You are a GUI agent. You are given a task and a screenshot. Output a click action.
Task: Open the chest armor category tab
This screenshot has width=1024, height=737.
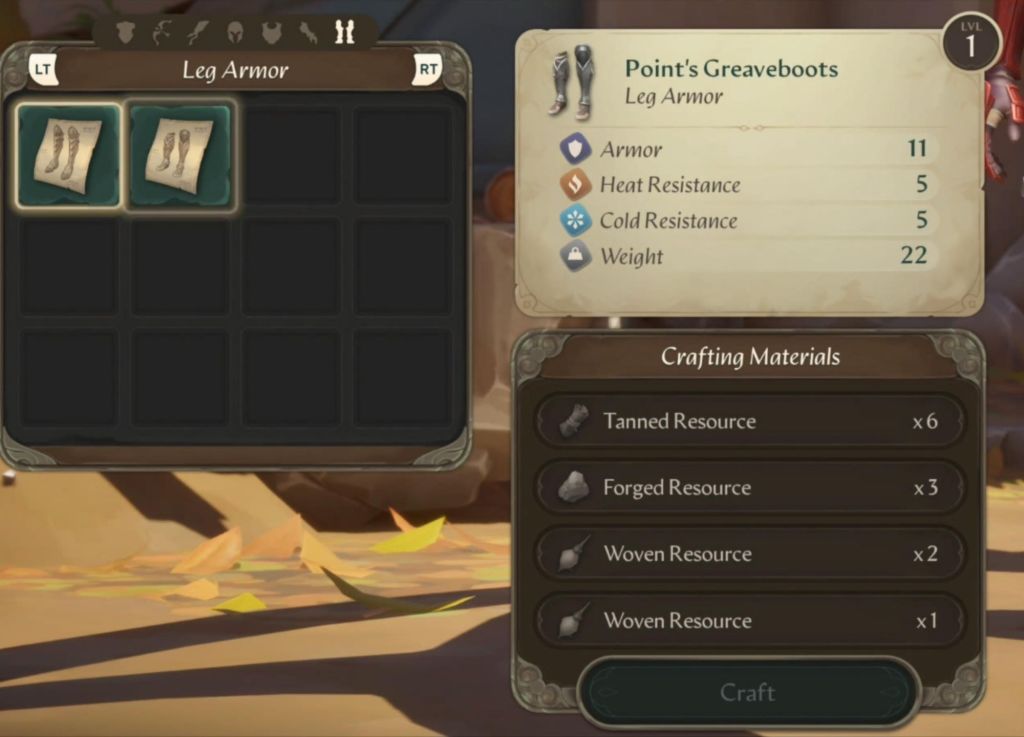(x=271, y=33)
